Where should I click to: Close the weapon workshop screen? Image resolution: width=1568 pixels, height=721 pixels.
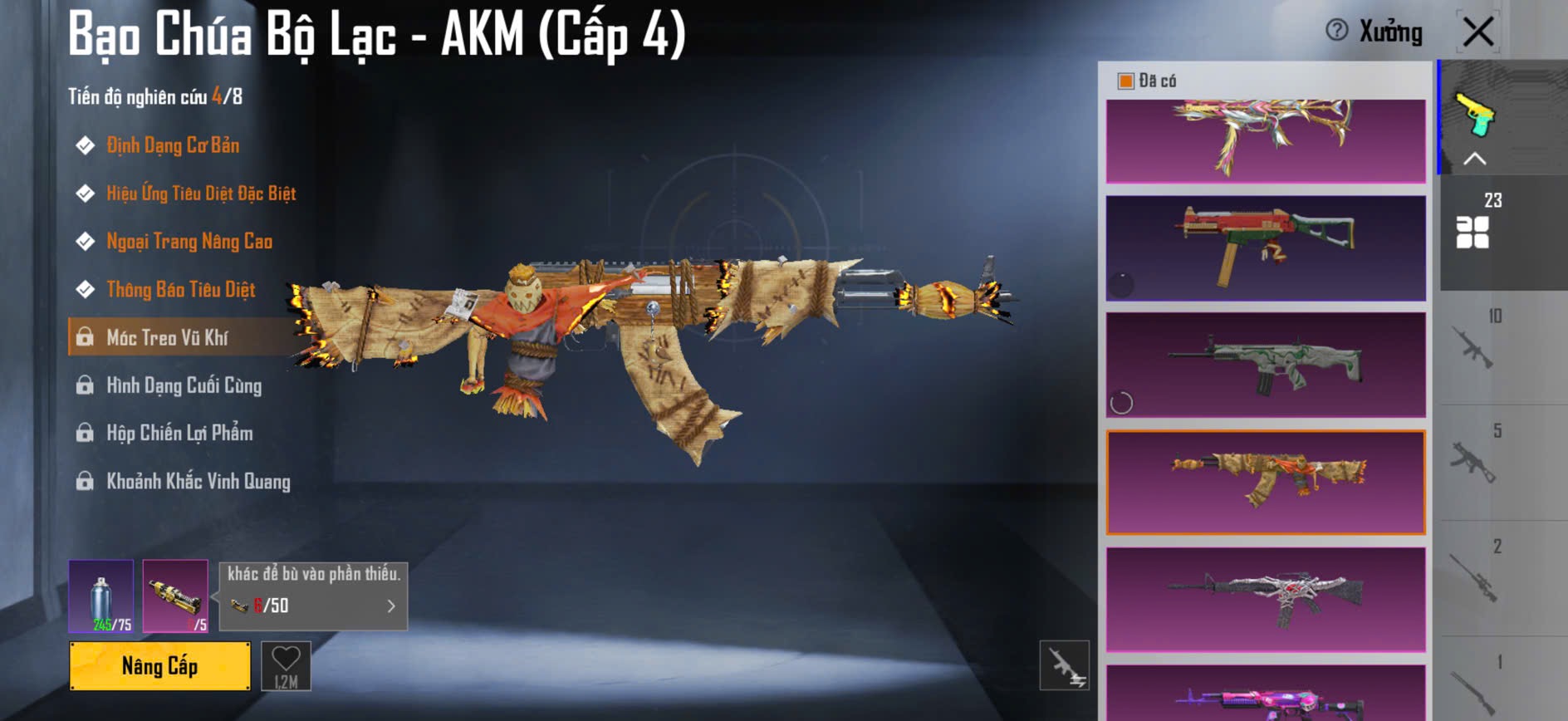pyautogui.click(x=1477, y=32)
